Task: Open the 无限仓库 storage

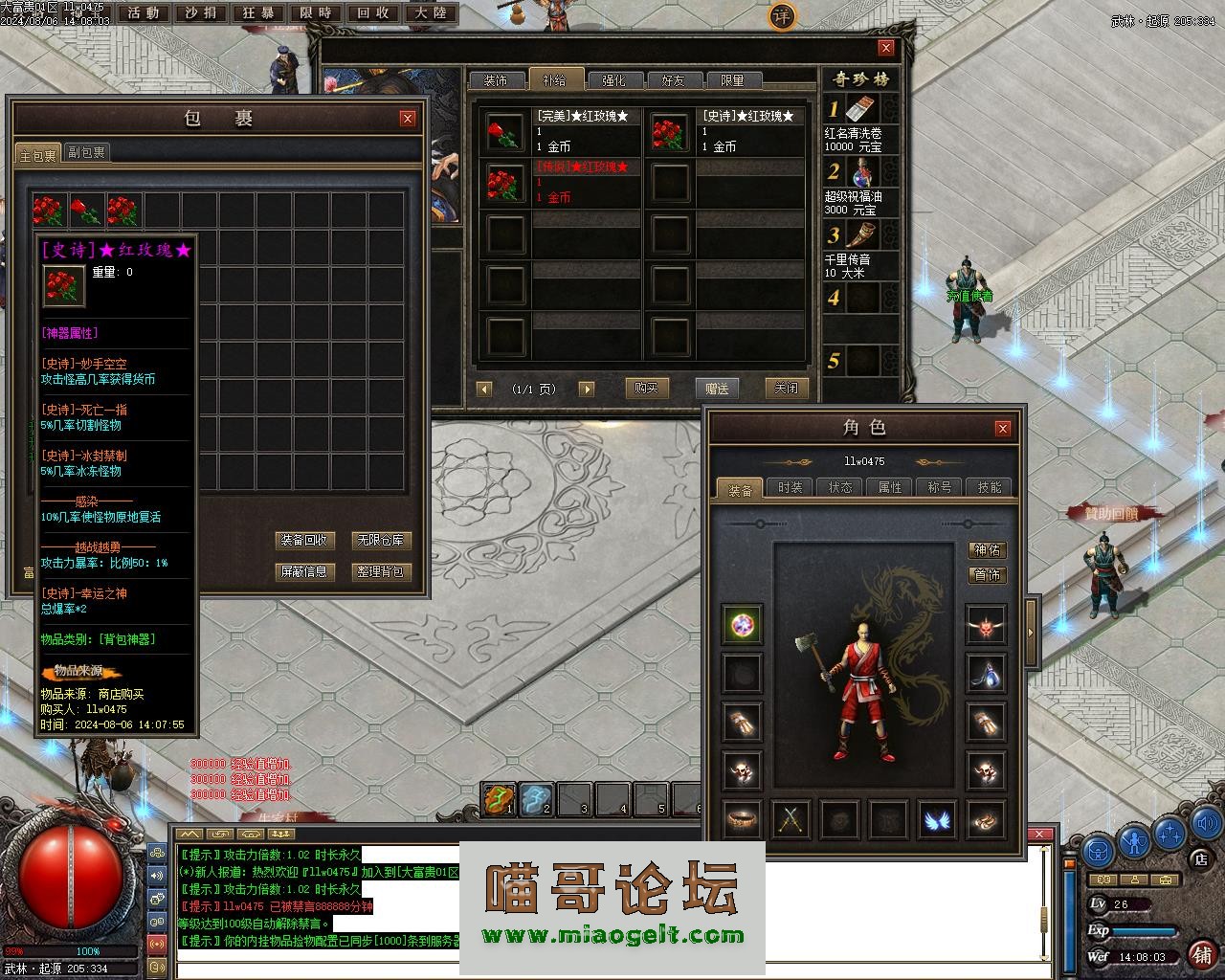Action: pyautogui.click(x=380, y=540)
